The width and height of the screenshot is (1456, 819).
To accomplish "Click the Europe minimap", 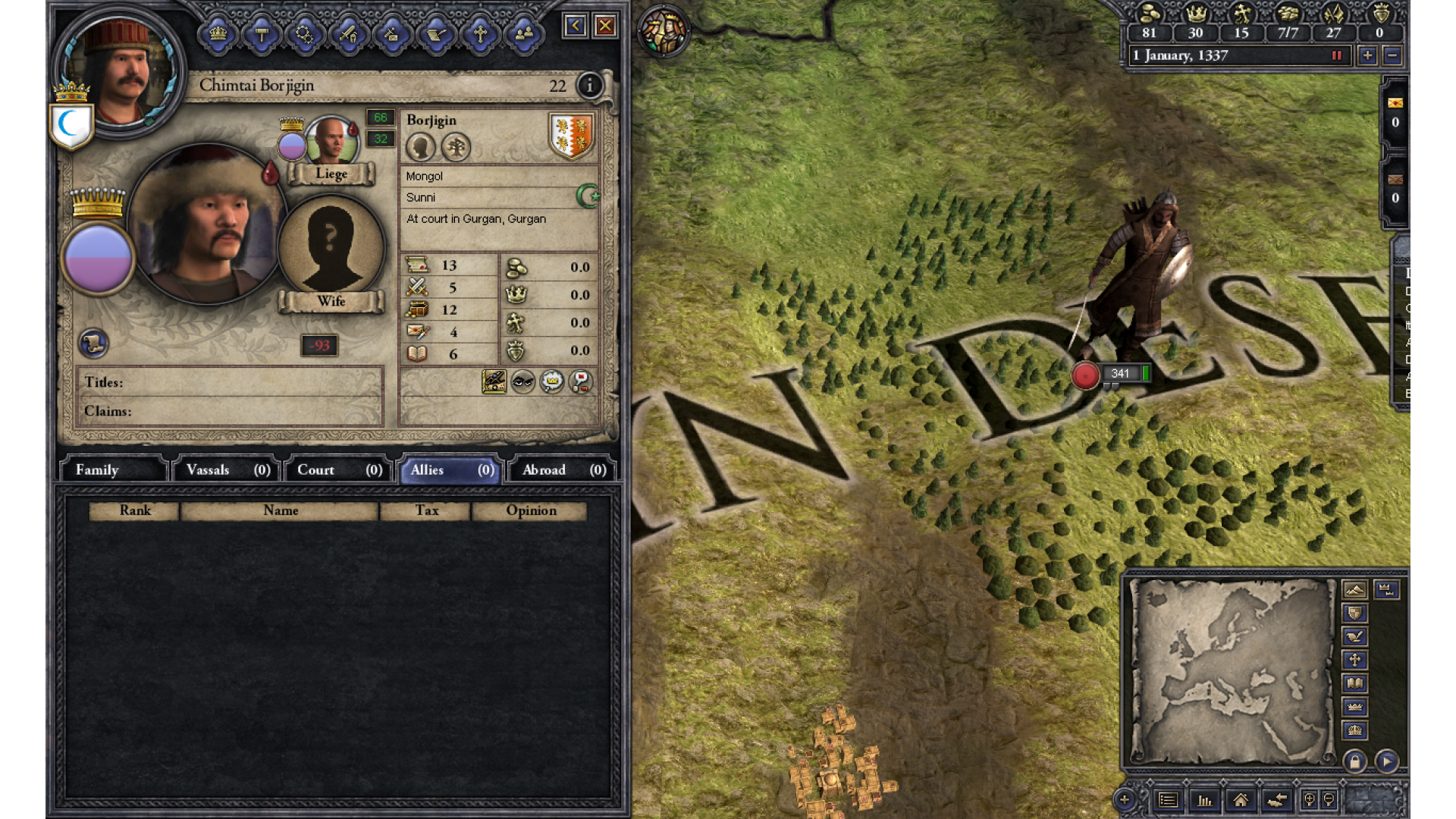I will coord(1232,671).
